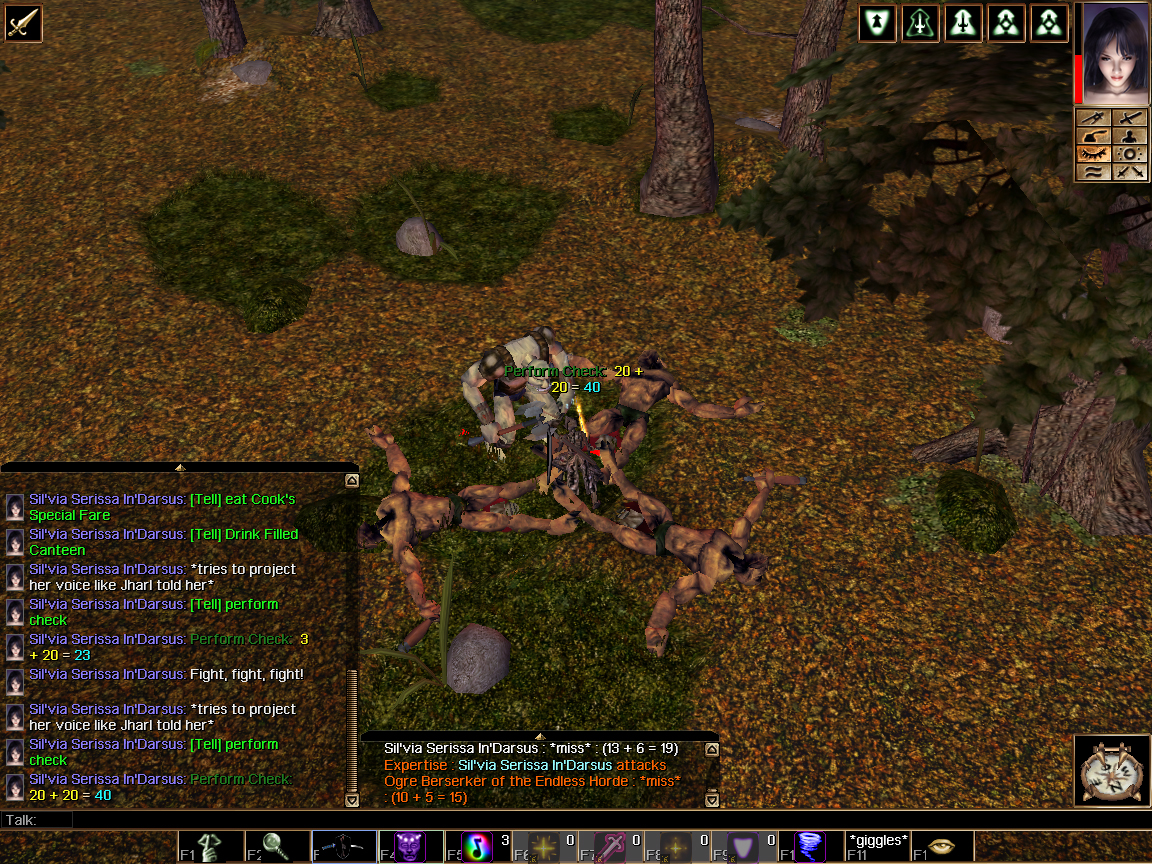Activate the rainbow music note song slot

[478, 847]
